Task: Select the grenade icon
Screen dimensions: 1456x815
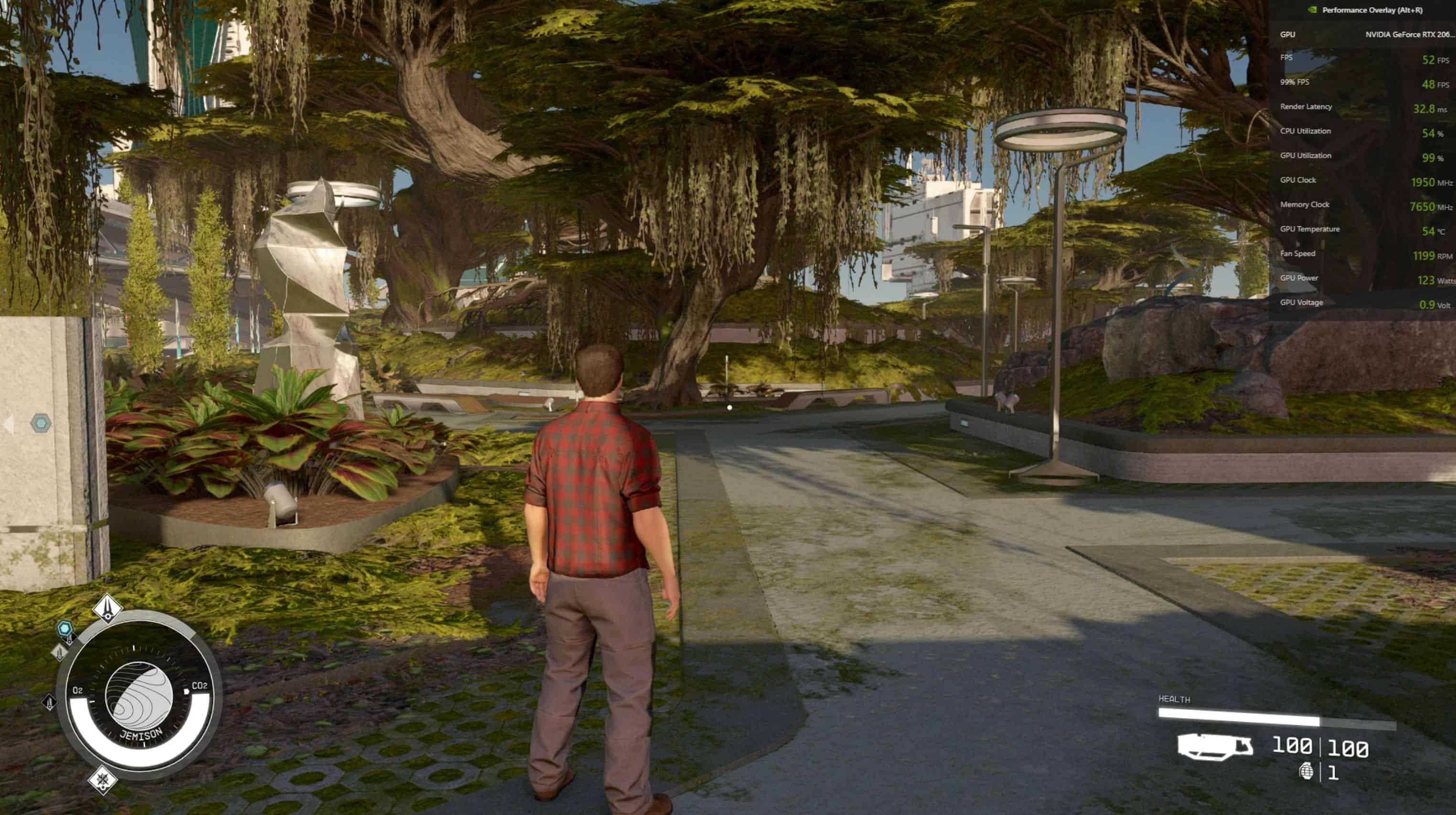Action: pos(1306,771)
